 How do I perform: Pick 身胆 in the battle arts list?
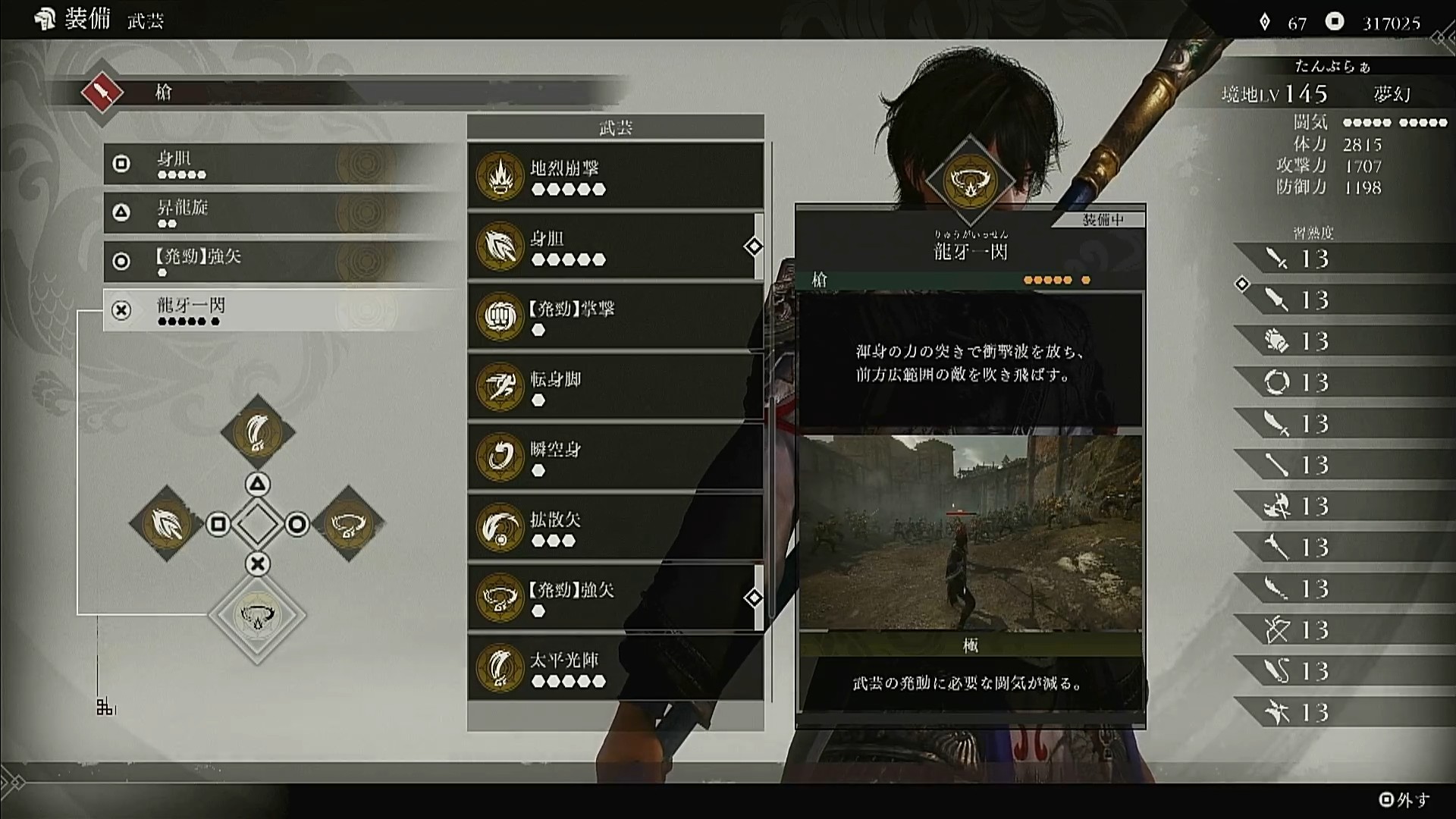615,246
